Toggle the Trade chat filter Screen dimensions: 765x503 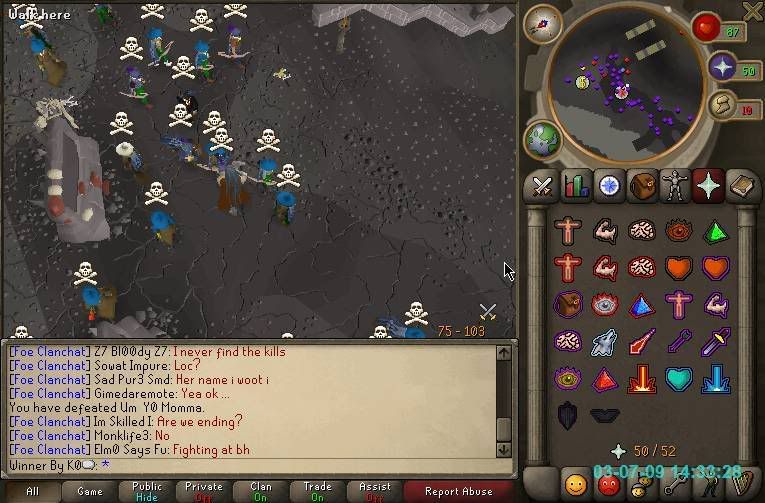pos(318,491)
